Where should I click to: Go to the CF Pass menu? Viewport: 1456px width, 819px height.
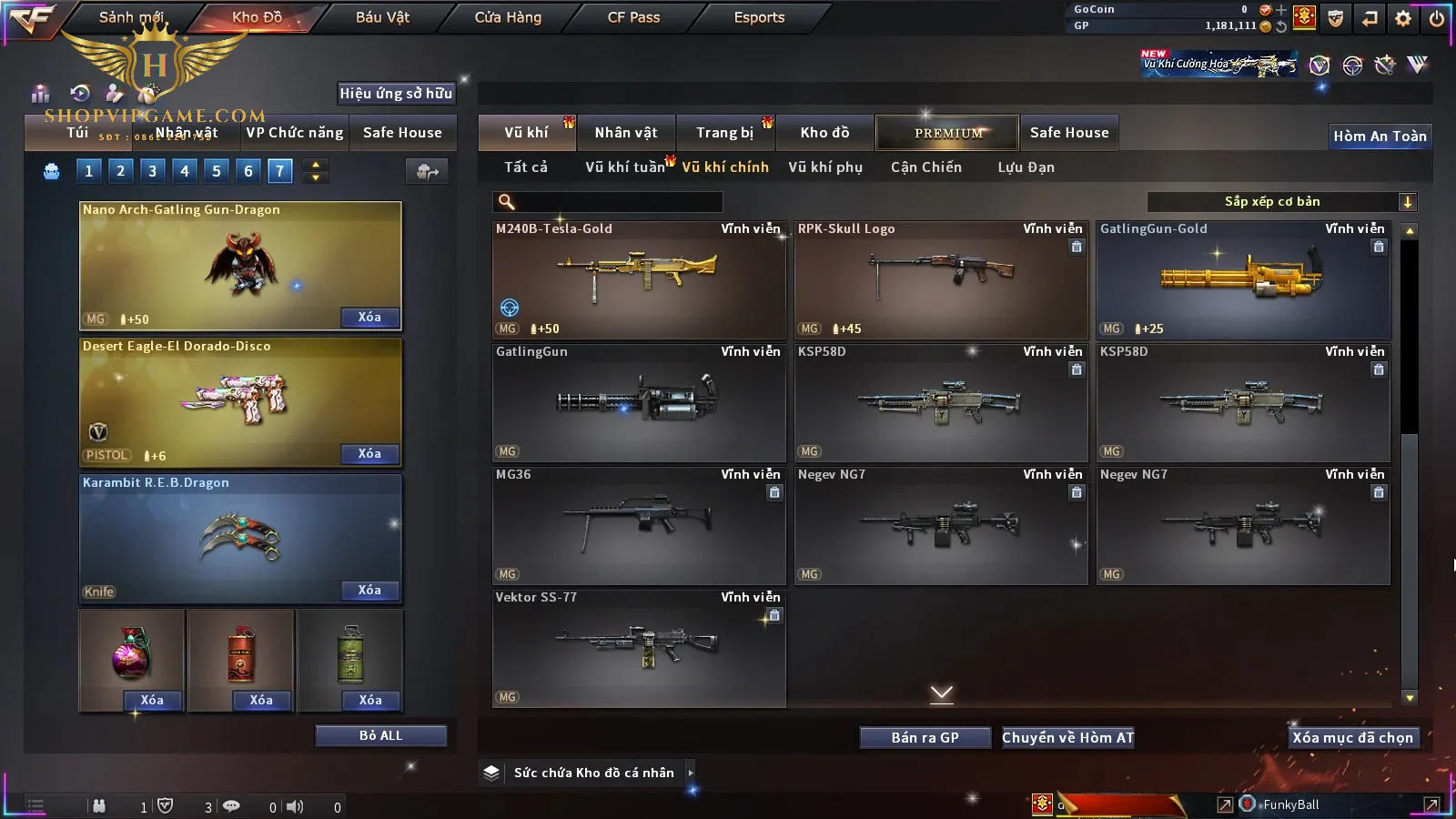[x=633, y=17]
